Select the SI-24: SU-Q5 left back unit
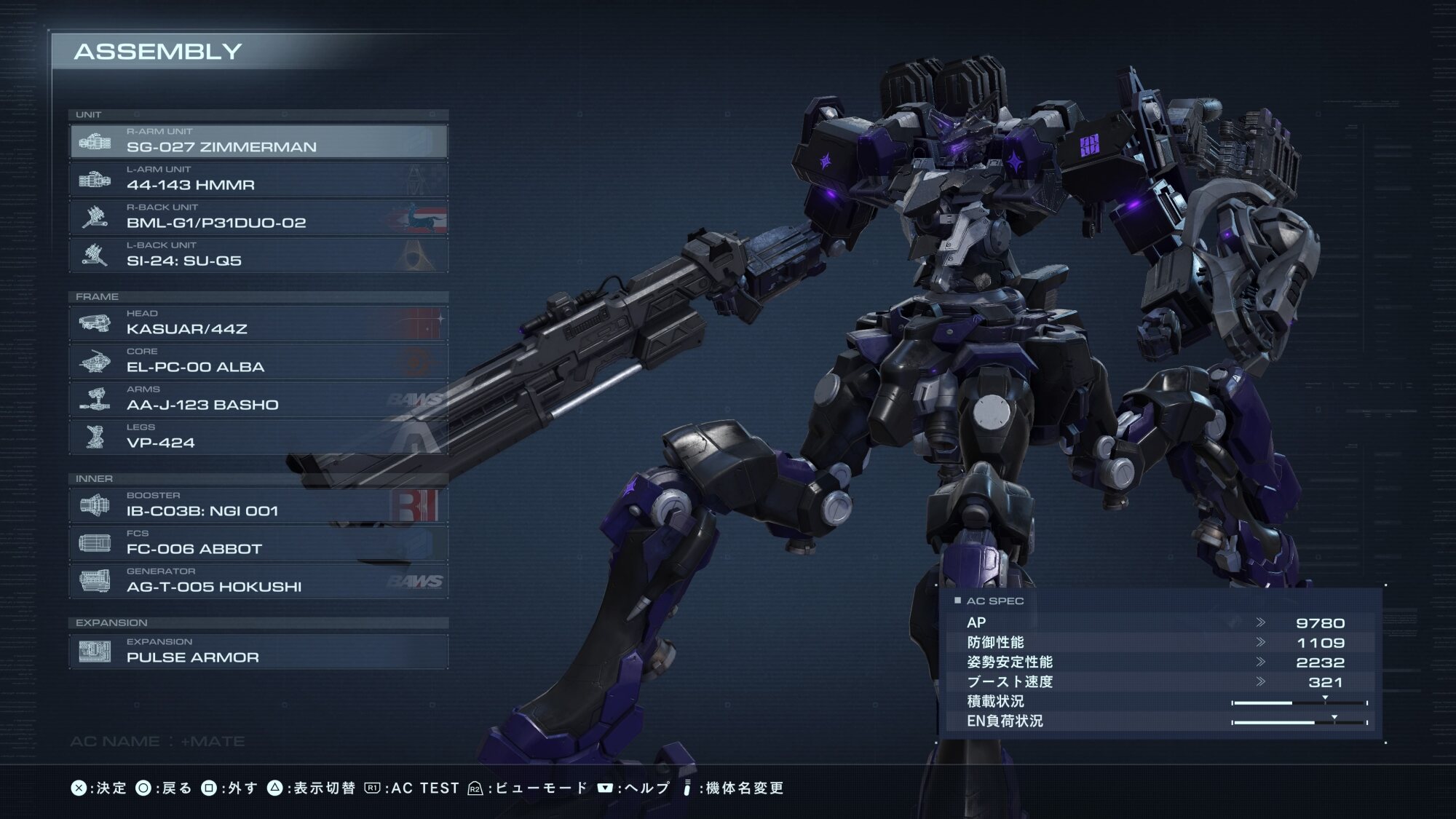This screenshot has height=819, width=1456. tap(258, 255)
